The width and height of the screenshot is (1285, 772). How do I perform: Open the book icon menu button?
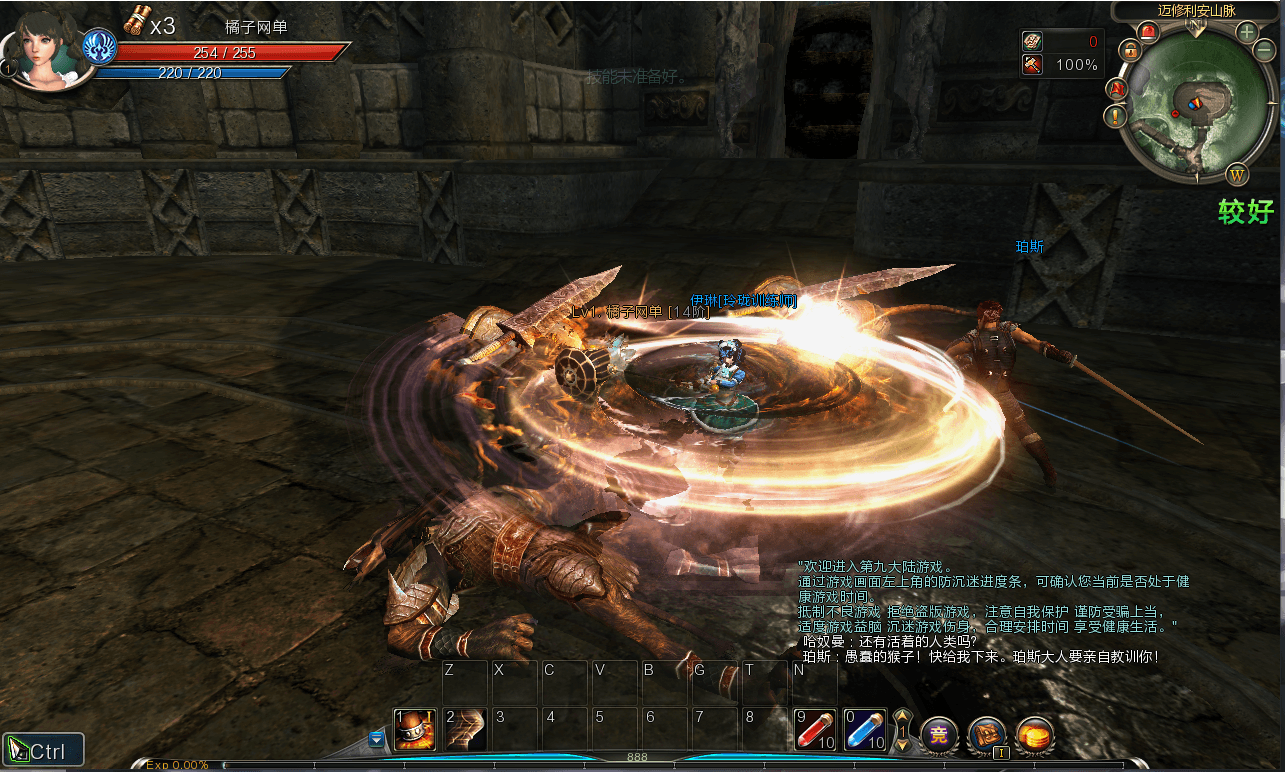[x=987, y=735]
